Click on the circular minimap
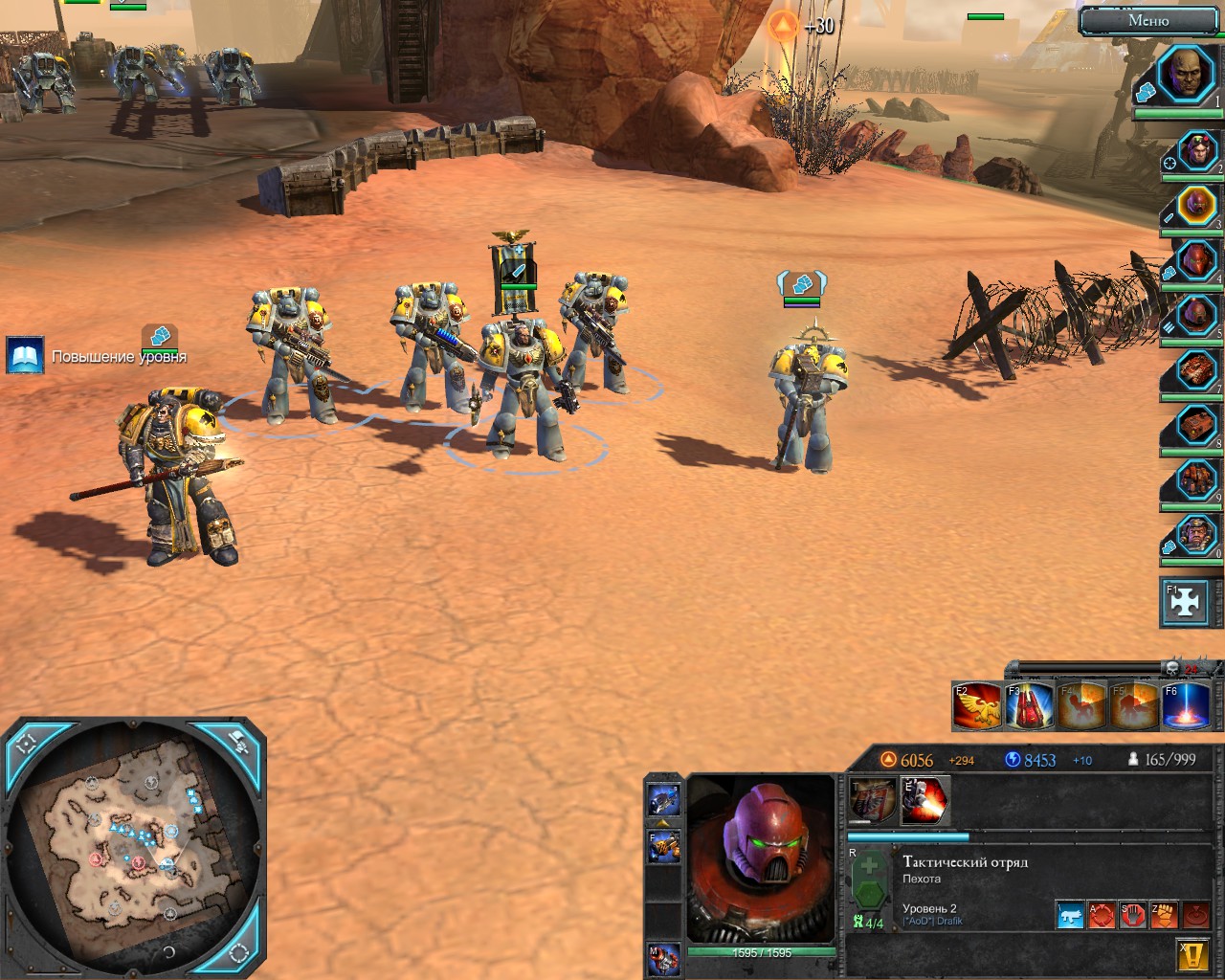The width and height of the screenshot is (1225, 980). coord(134,852)
